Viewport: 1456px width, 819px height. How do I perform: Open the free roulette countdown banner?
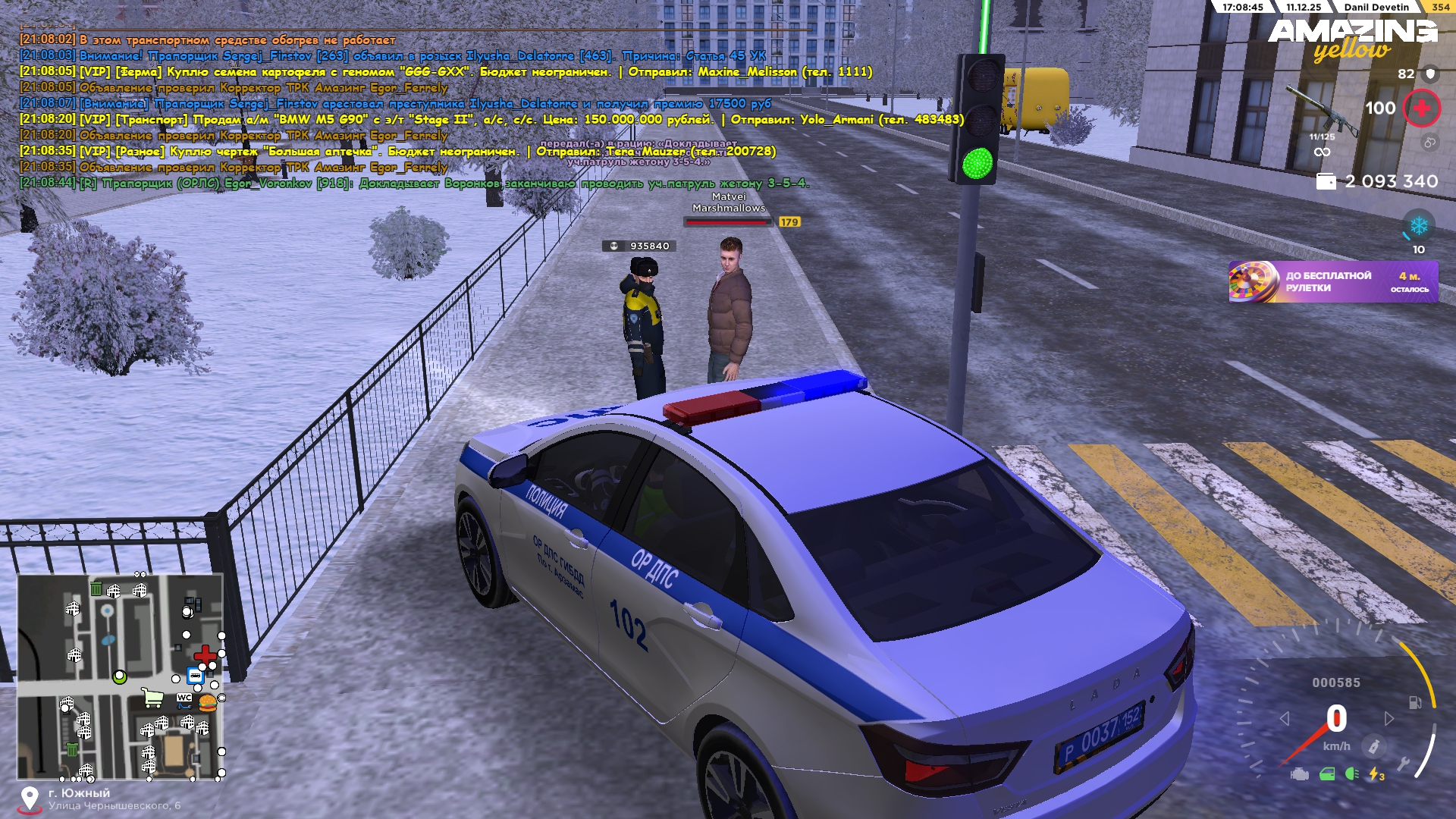pyautogui.click(x=1332, y=282)
